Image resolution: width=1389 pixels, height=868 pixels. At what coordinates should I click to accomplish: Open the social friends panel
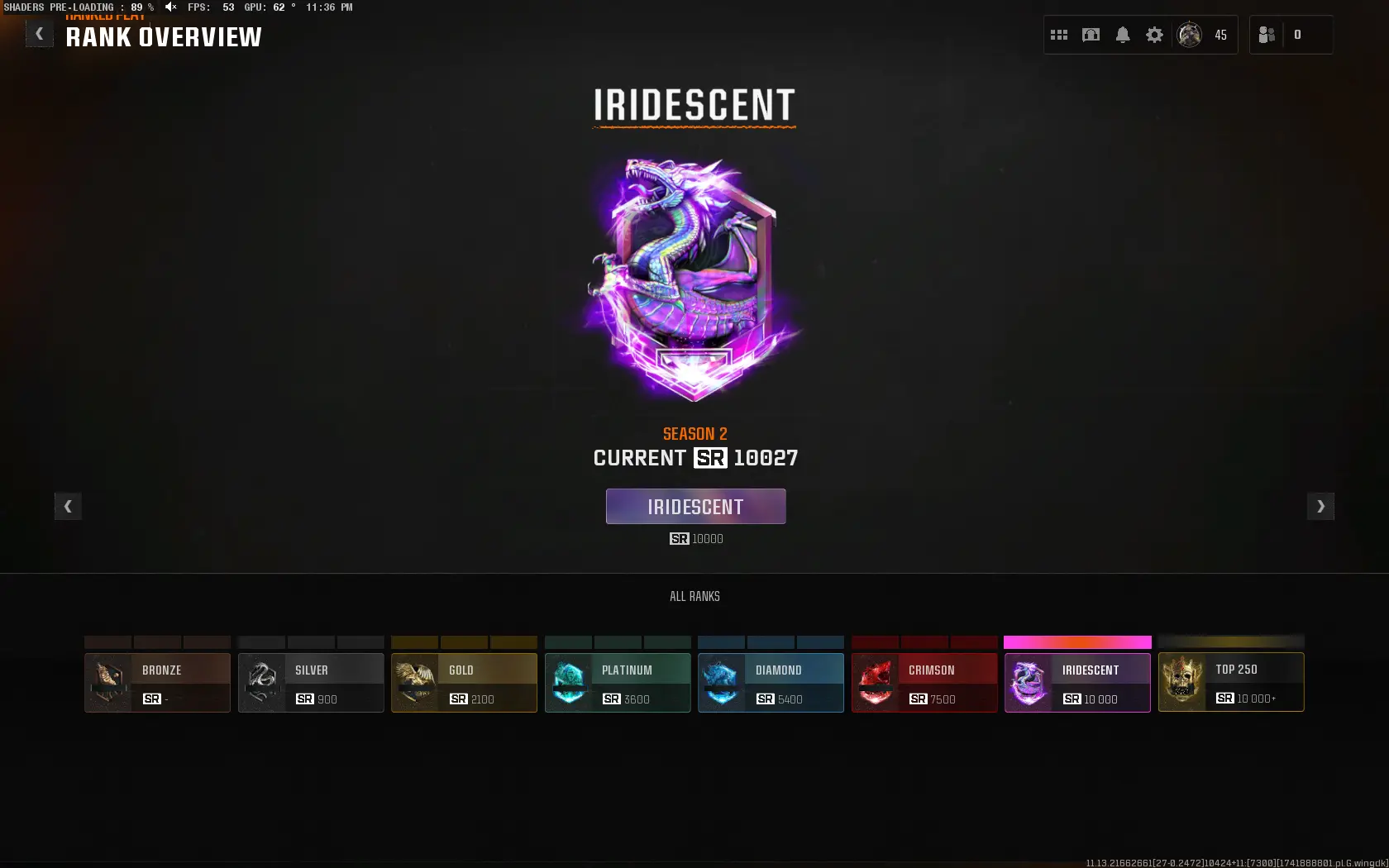(1267, 35)
